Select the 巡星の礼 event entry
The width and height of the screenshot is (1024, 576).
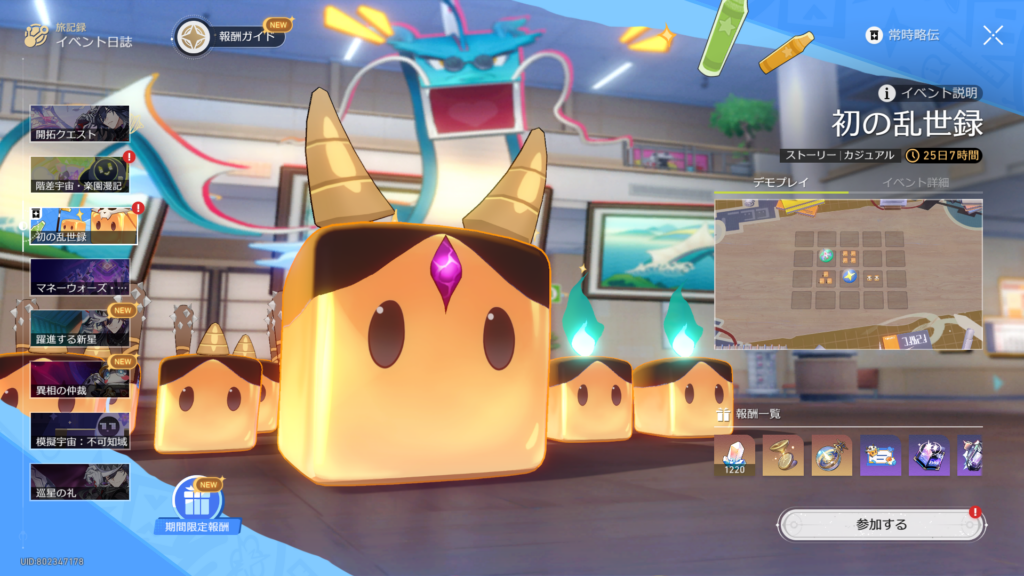(x=80, y=481)
